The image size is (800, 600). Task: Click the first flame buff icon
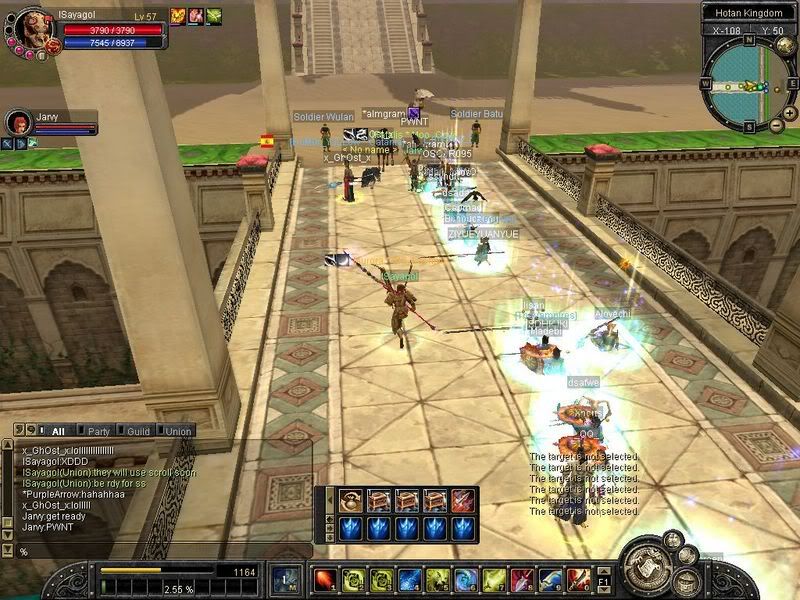[178, 16]
